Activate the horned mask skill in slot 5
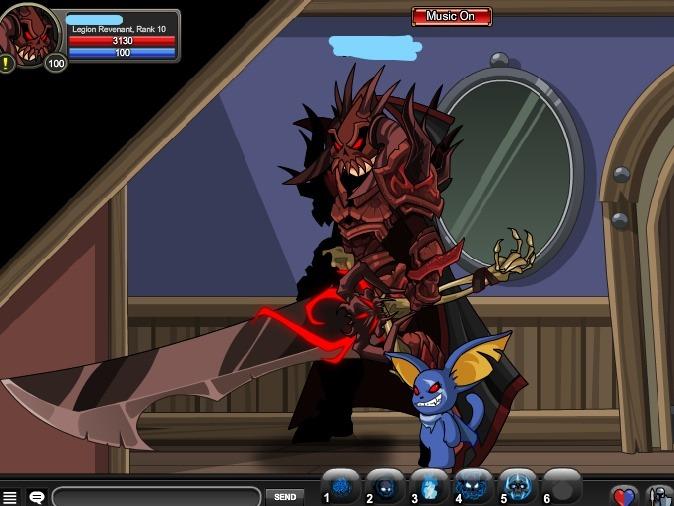This screenshot has width=674, height=506. pos(517,488)
